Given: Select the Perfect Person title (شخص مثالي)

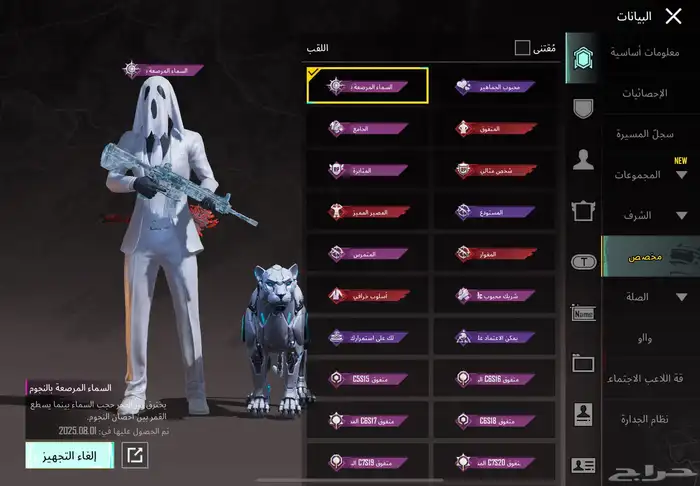Looking at the screenshot, I should click(494, 170).
